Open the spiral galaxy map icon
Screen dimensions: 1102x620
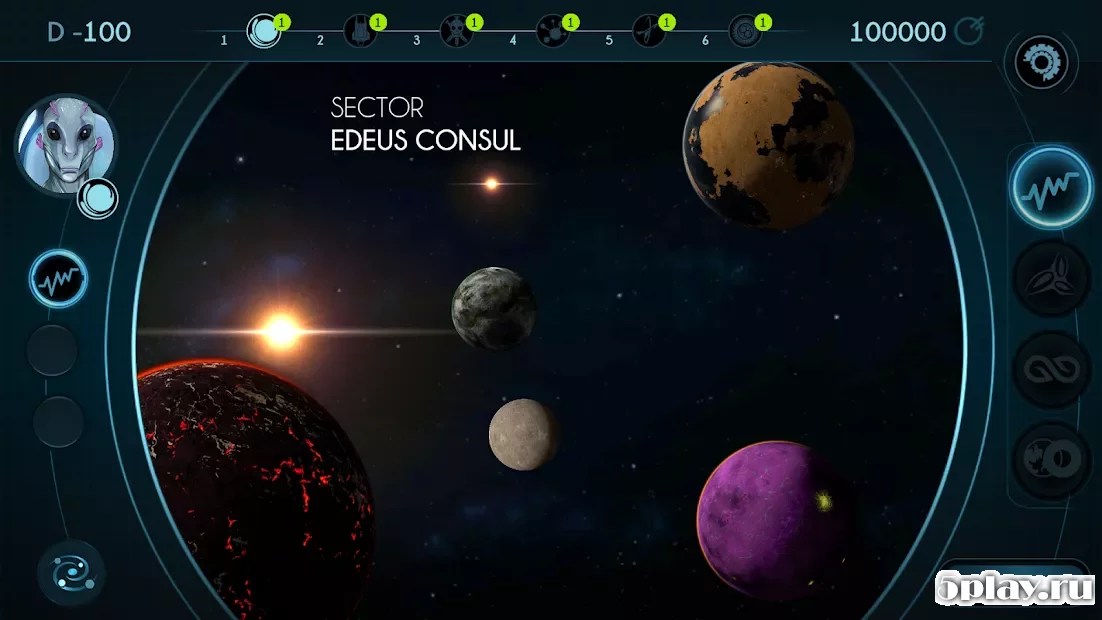point(71,573)
